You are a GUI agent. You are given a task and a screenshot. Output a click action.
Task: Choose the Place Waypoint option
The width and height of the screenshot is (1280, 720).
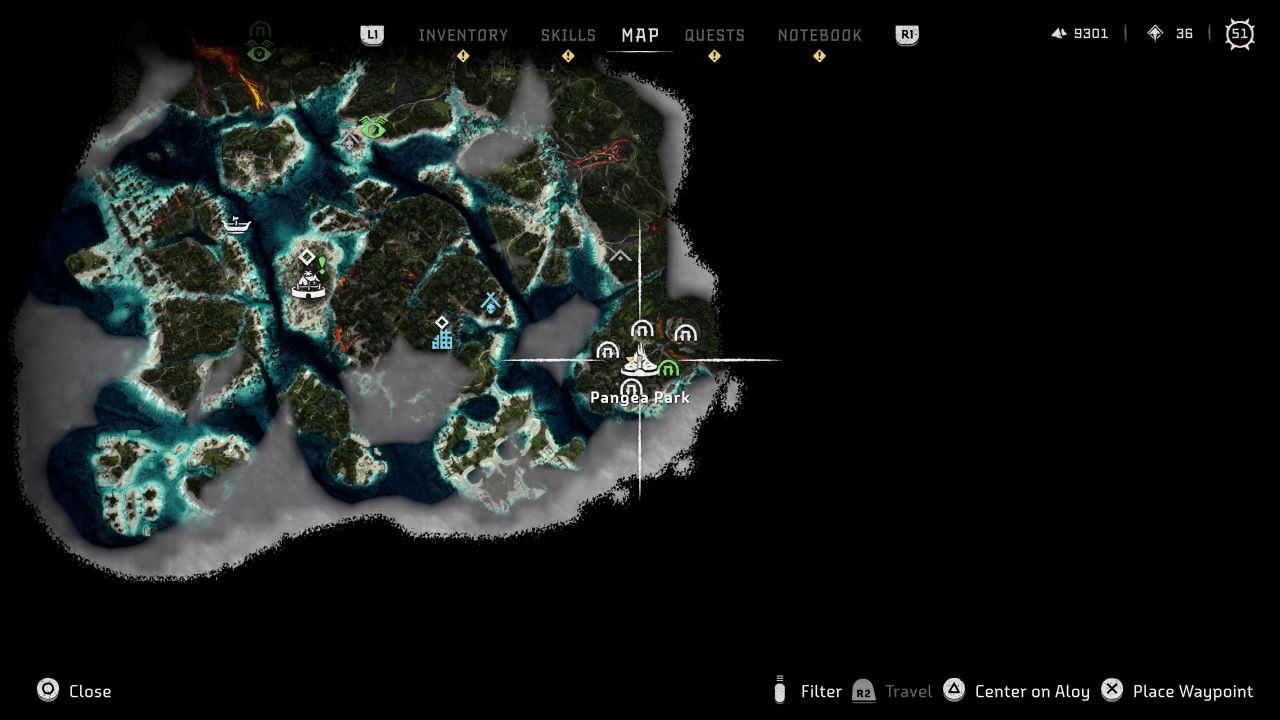(1177, 691)
